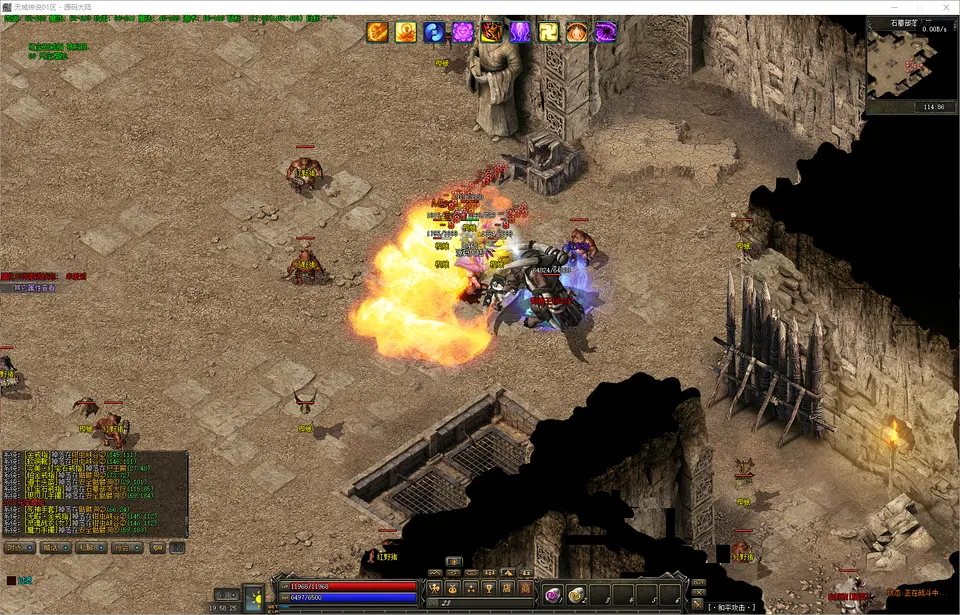
Task: Trigger the golden swastika symbol skill
Action: (549, 33)
